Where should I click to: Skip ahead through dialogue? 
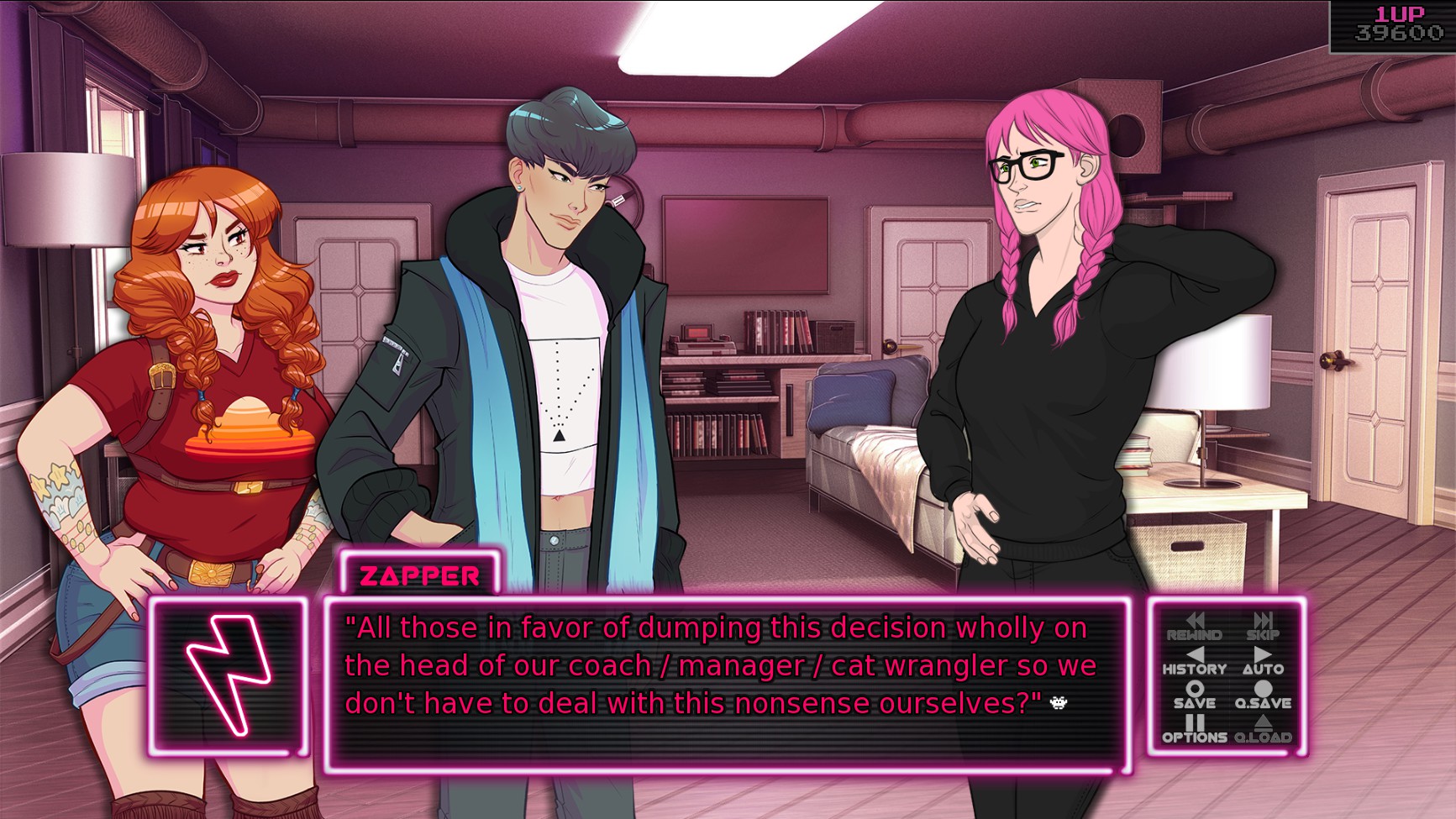pos(1262,627)
